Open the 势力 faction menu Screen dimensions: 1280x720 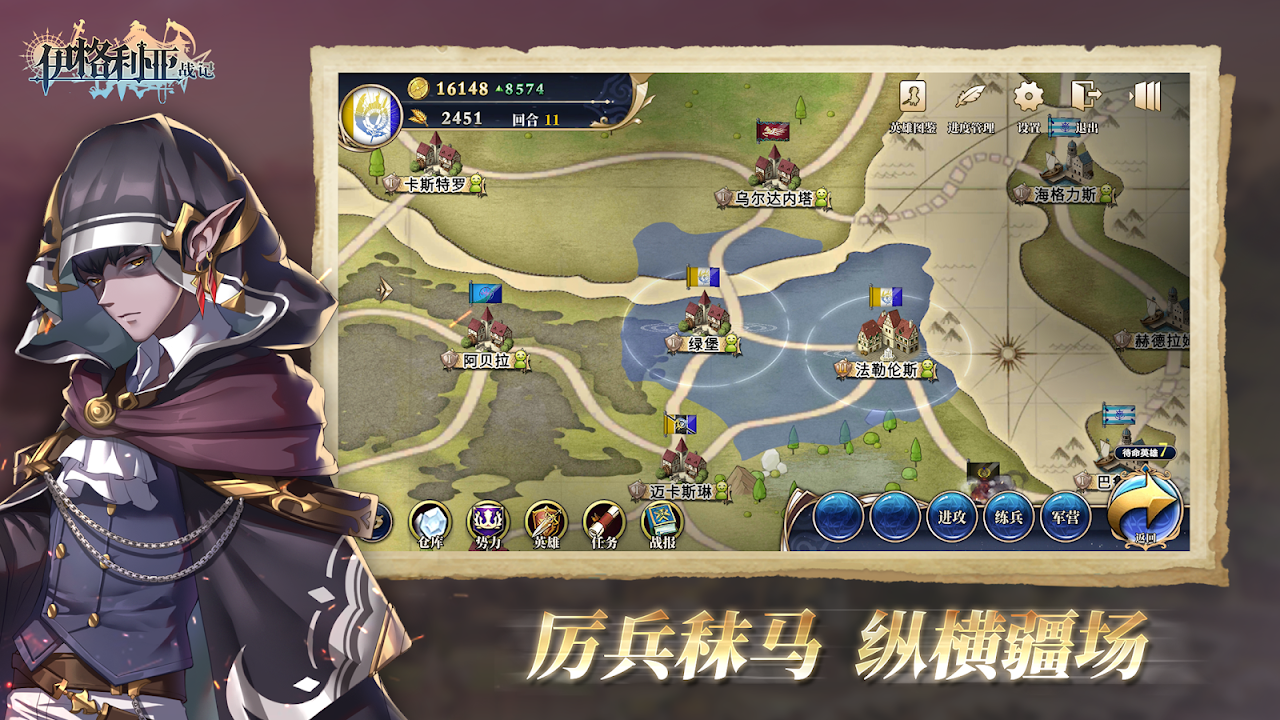click(x=488, y=522)
